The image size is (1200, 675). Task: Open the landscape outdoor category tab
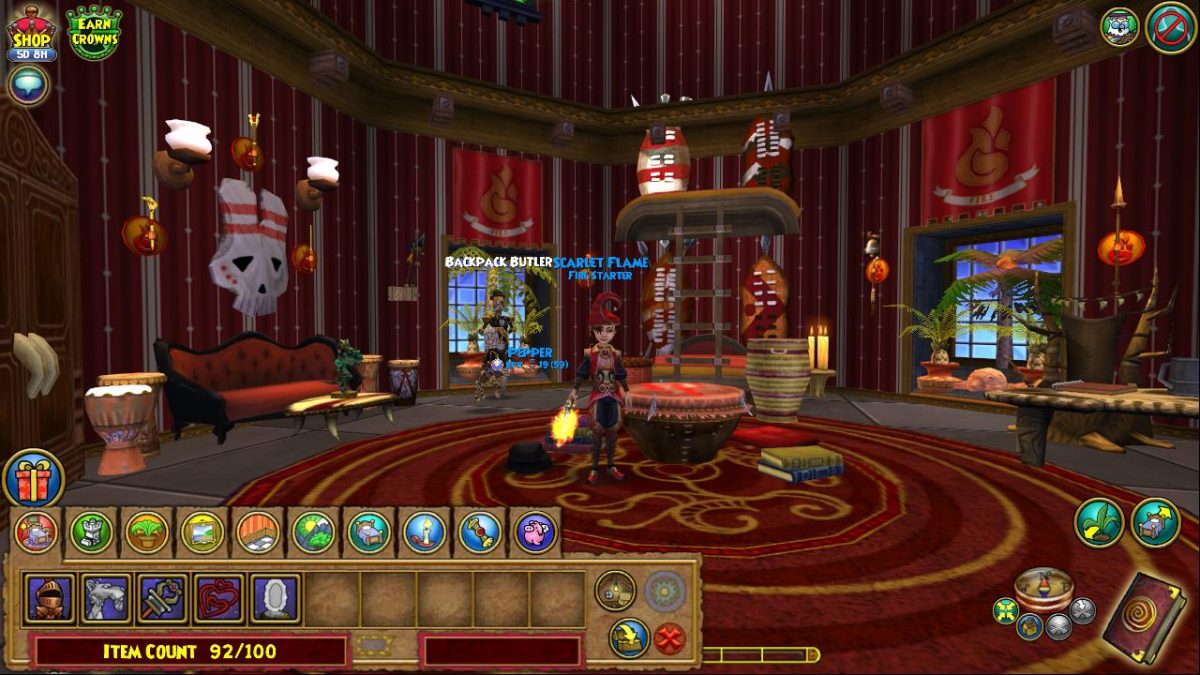pos(313,533)
